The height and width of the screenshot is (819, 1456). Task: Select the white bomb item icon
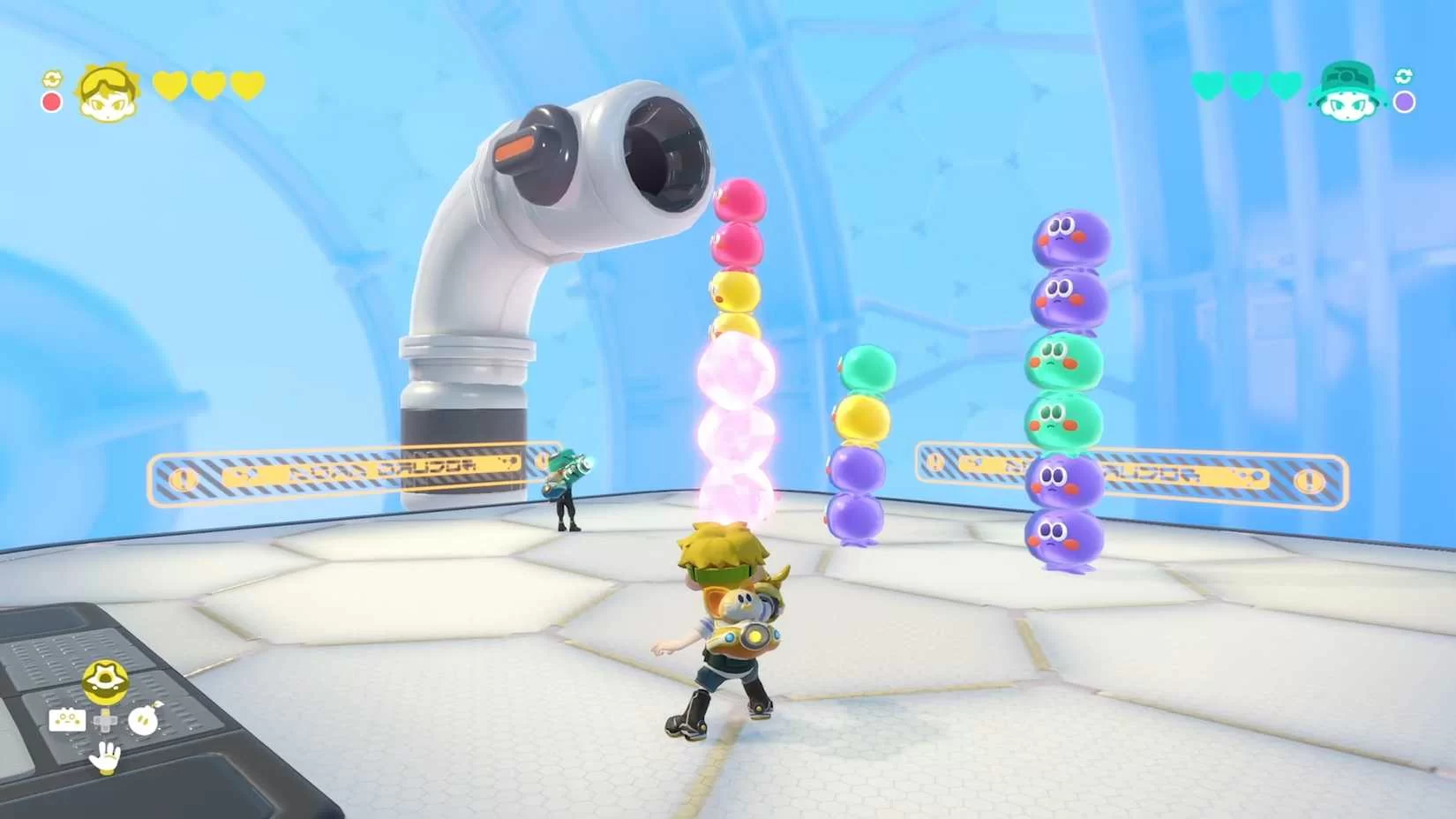click(143, 720)
